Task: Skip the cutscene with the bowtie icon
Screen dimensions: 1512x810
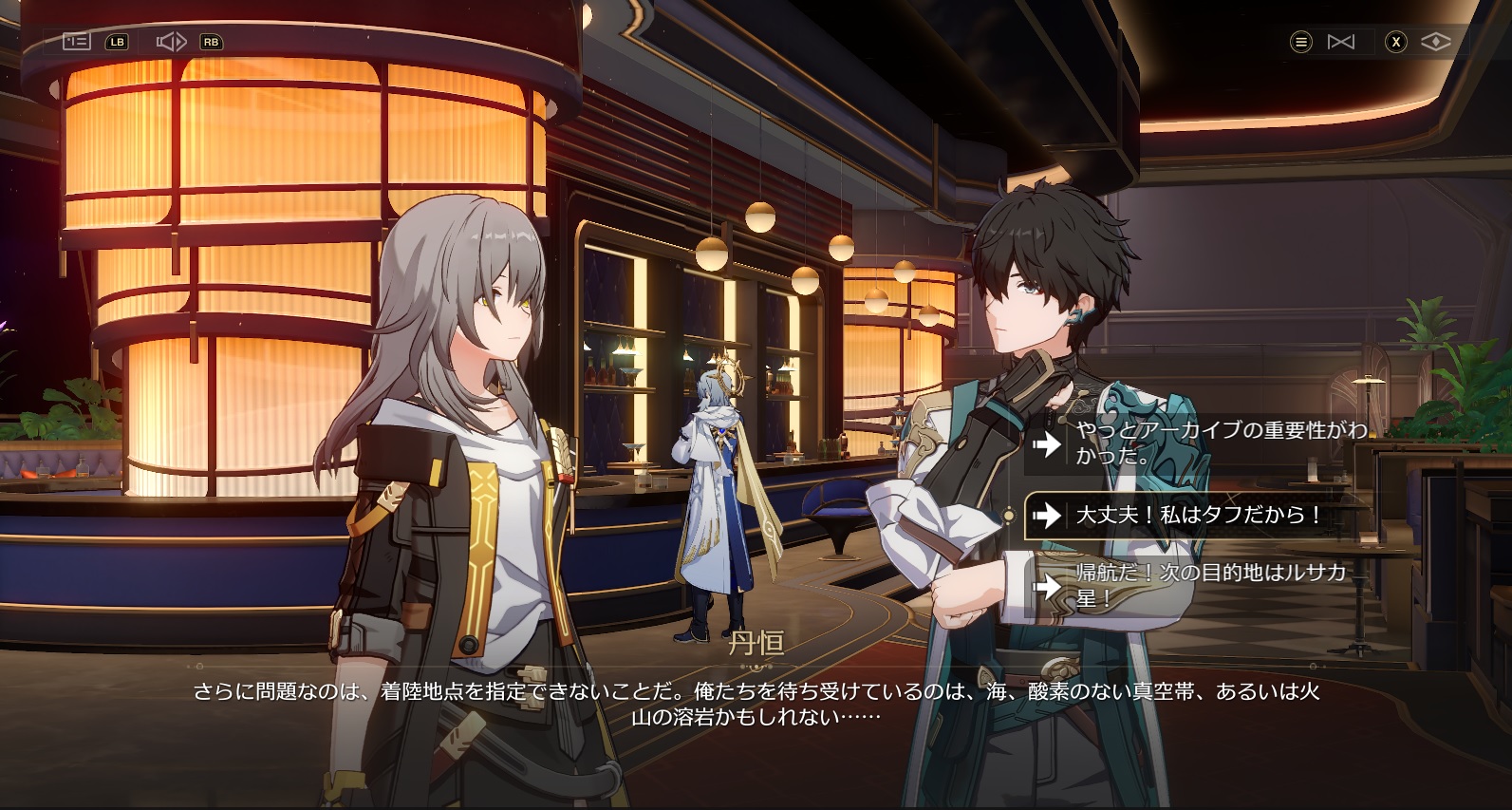Action: pyautogui.click(x=1340, y=42)
